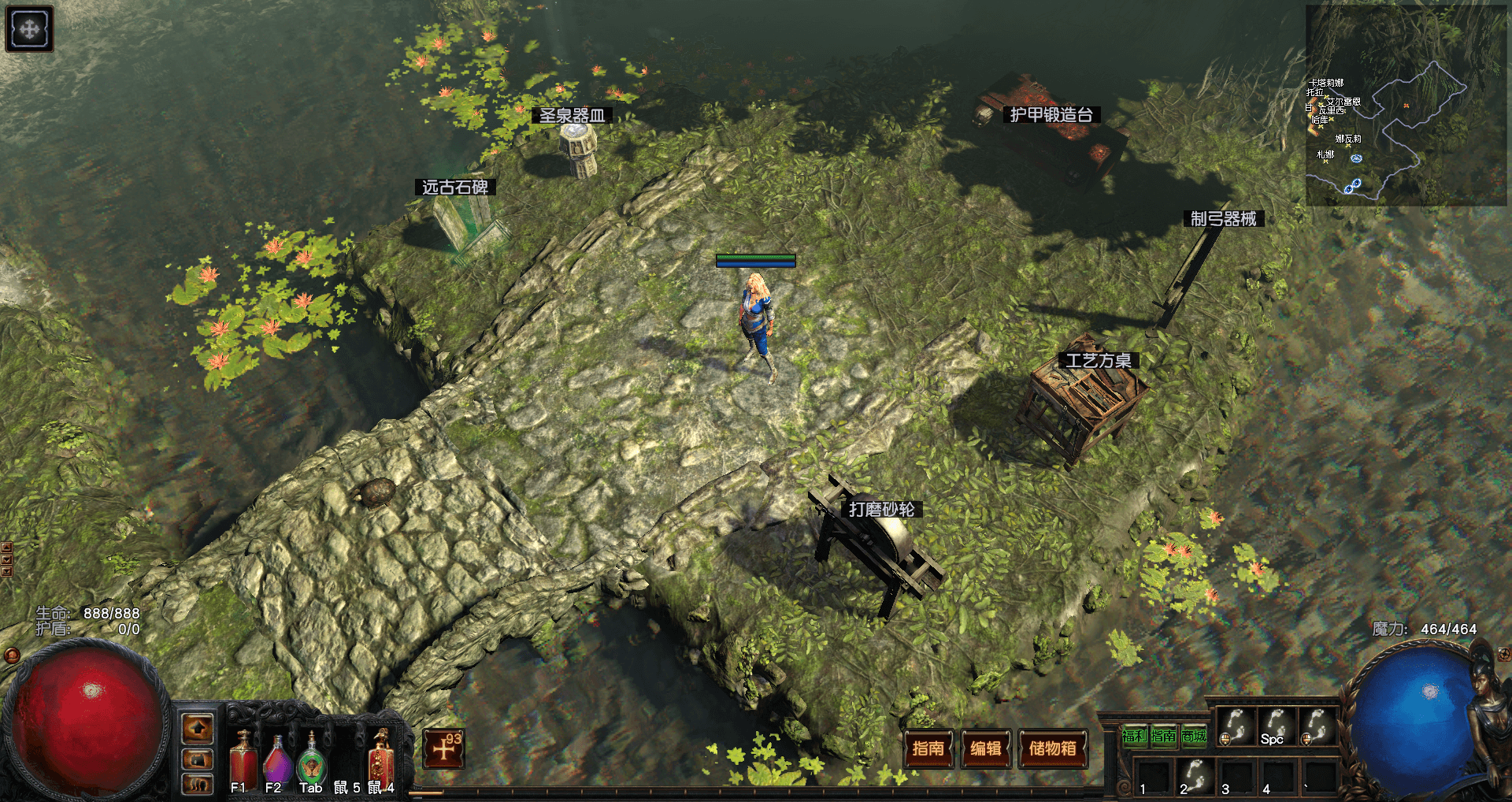Select the 编辑 edit button
The image size is (1512, 802).
tap(985, 748)
